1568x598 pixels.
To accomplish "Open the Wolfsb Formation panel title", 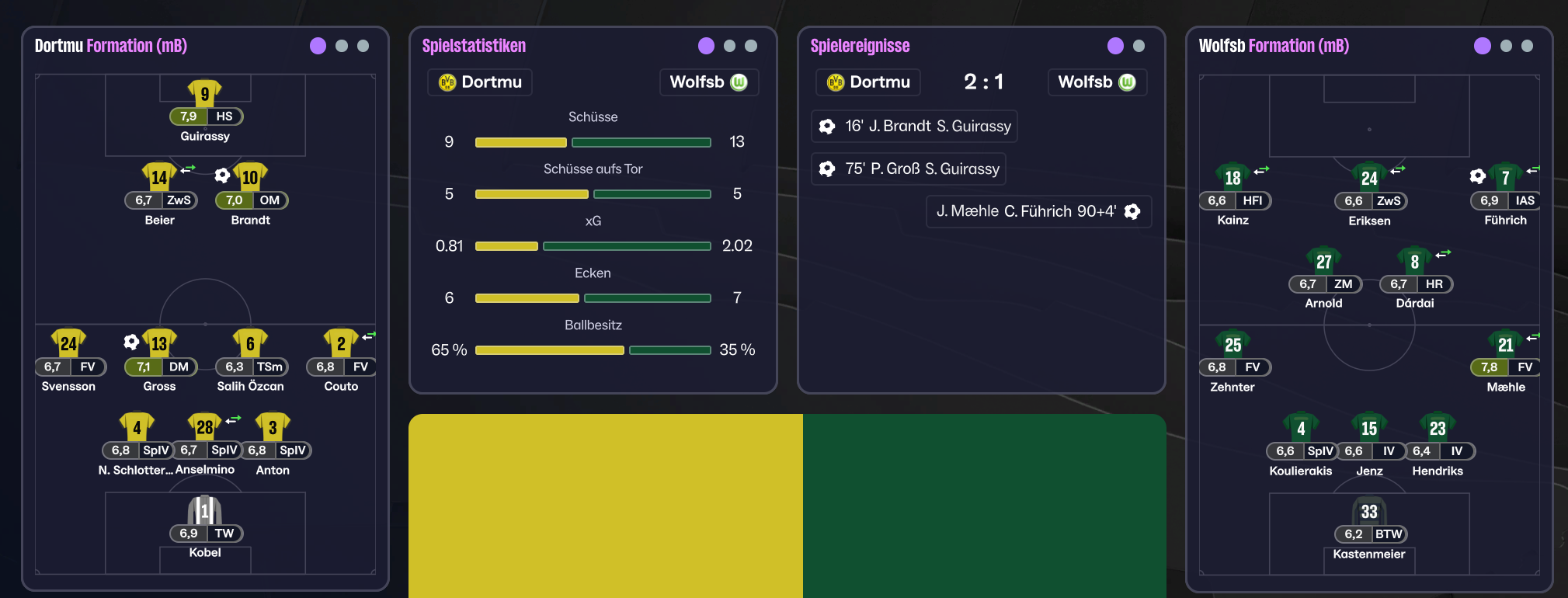I will (x=1274, y=46).
